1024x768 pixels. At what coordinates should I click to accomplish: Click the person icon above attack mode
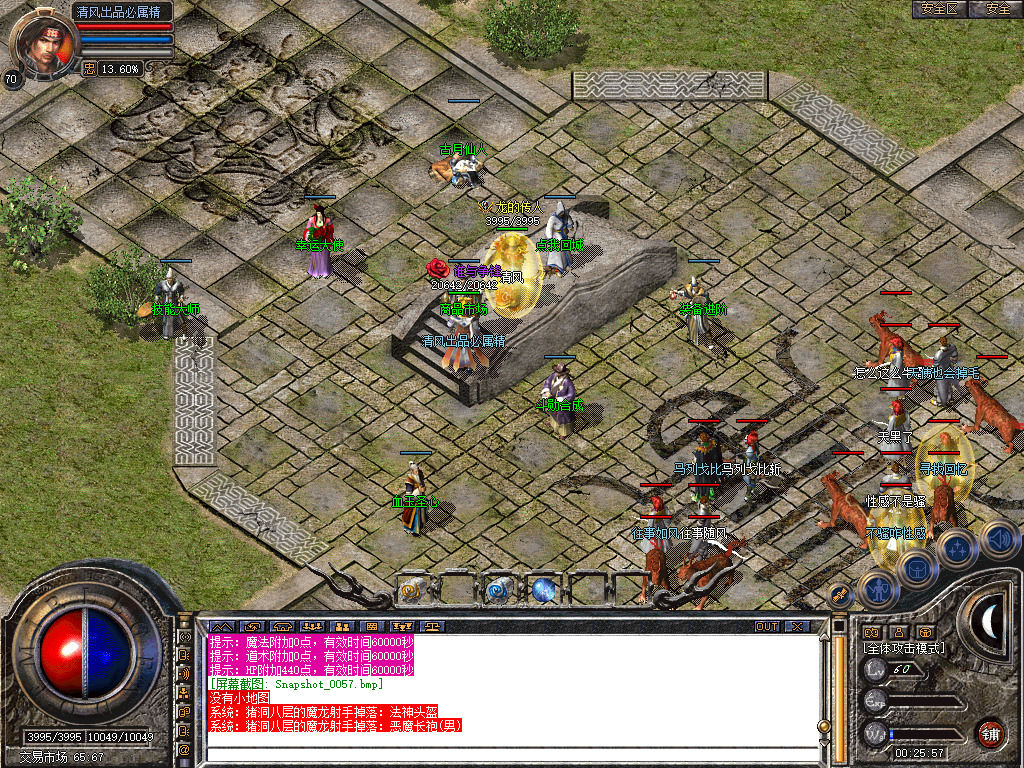[x=898, y=632]
